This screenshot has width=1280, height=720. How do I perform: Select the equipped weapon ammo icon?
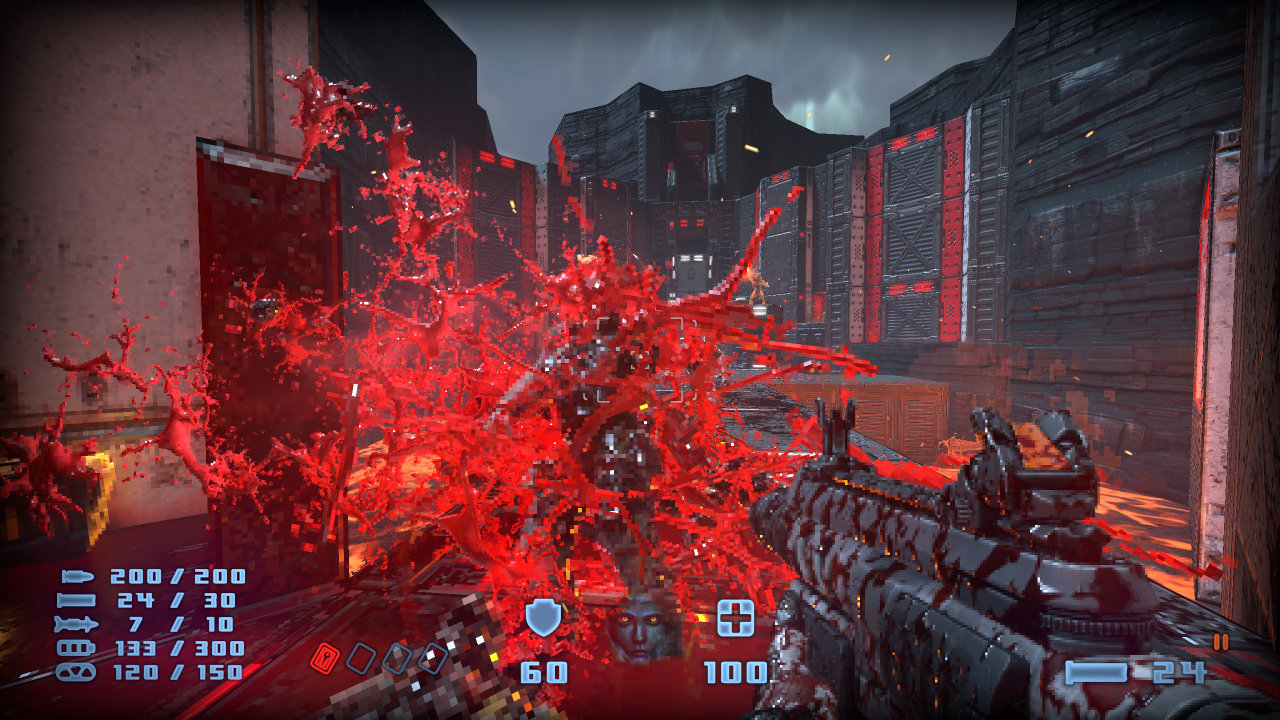coord(1096,672)
